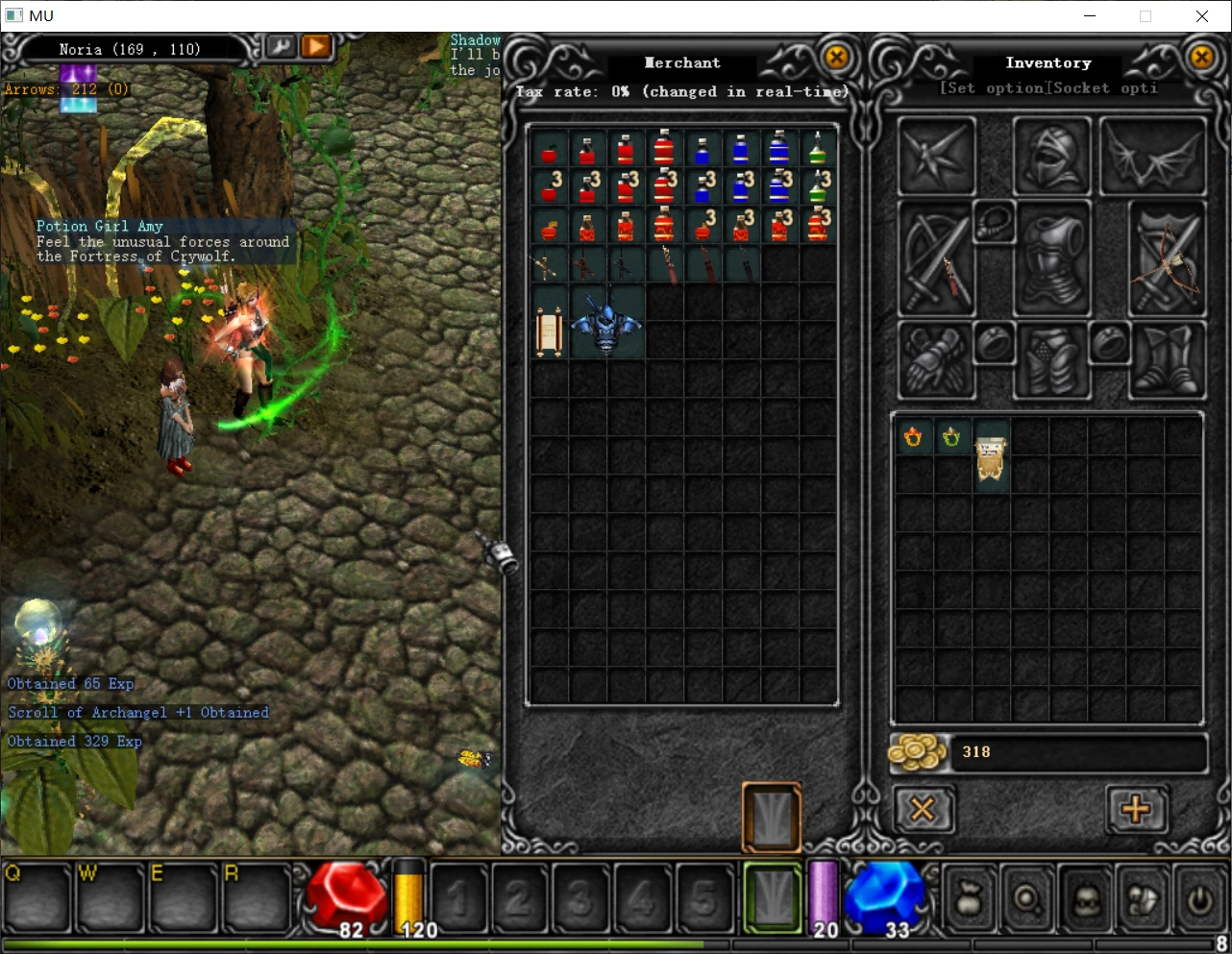Select the green ring in the inventory
The height and width of the screenshot is (954, 1232).
point(951,438)
